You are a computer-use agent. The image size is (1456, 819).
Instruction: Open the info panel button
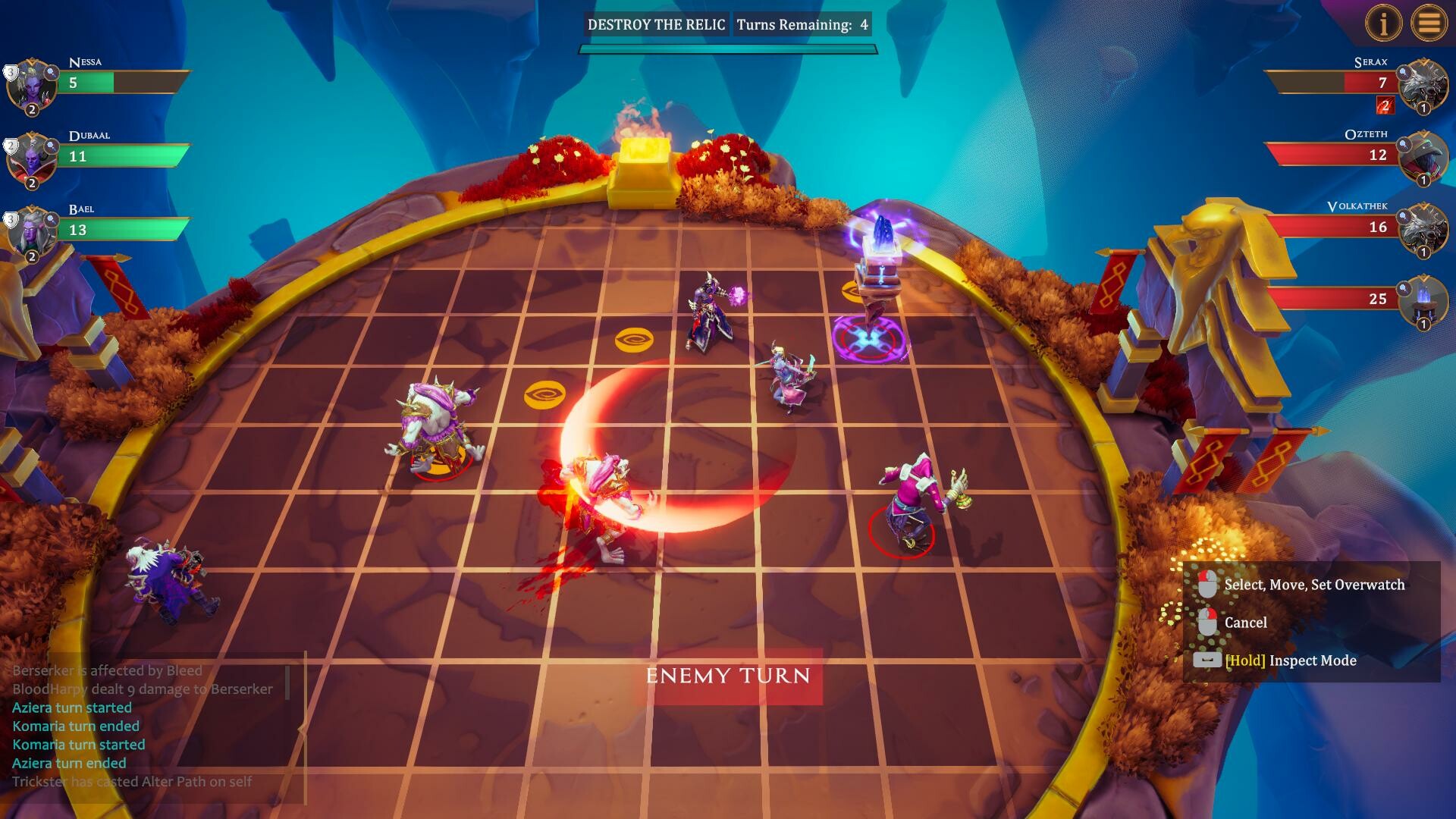(1382, 24)
